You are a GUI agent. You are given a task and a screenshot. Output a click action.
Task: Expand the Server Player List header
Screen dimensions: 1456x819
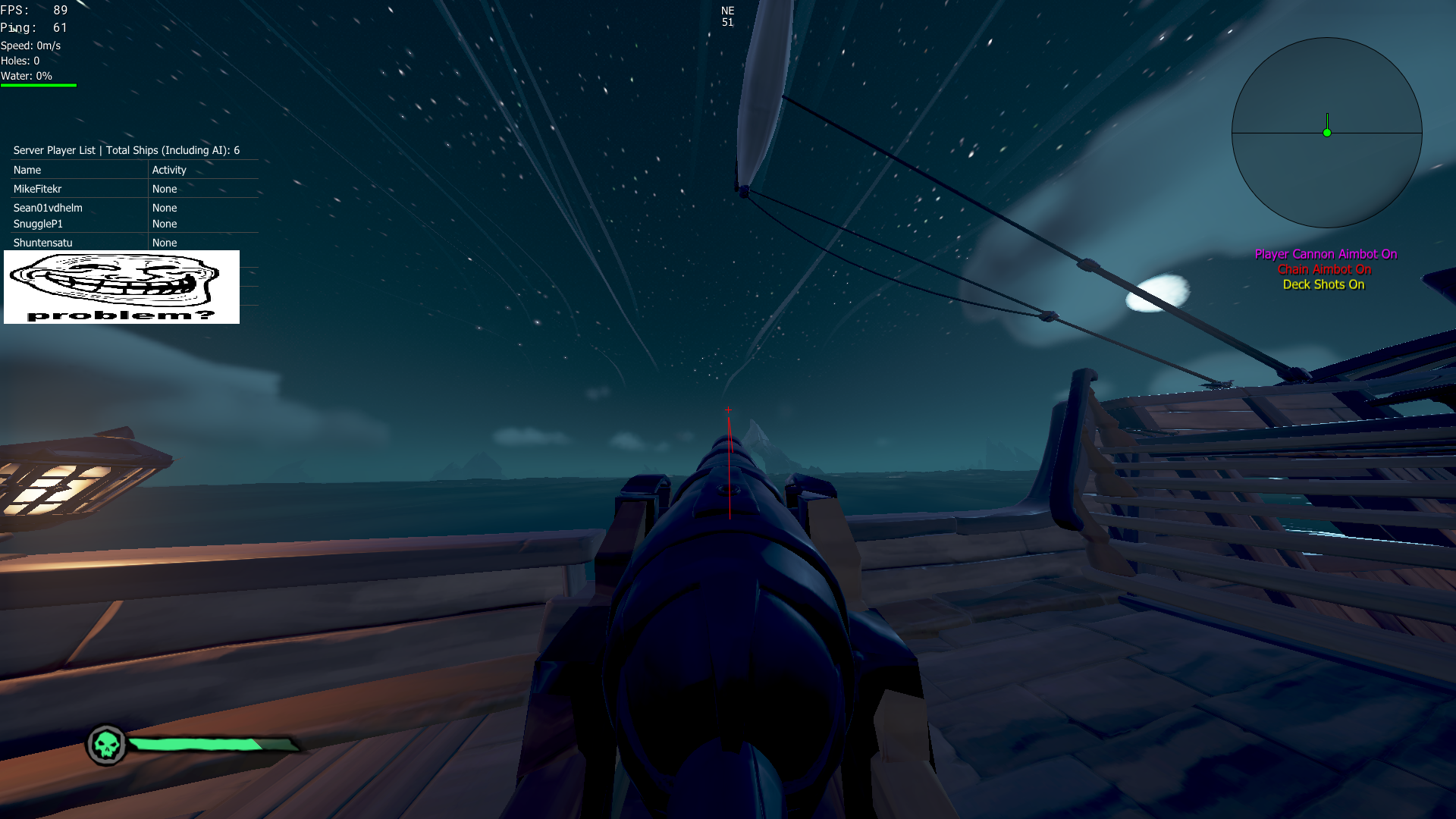click(125, 150)
